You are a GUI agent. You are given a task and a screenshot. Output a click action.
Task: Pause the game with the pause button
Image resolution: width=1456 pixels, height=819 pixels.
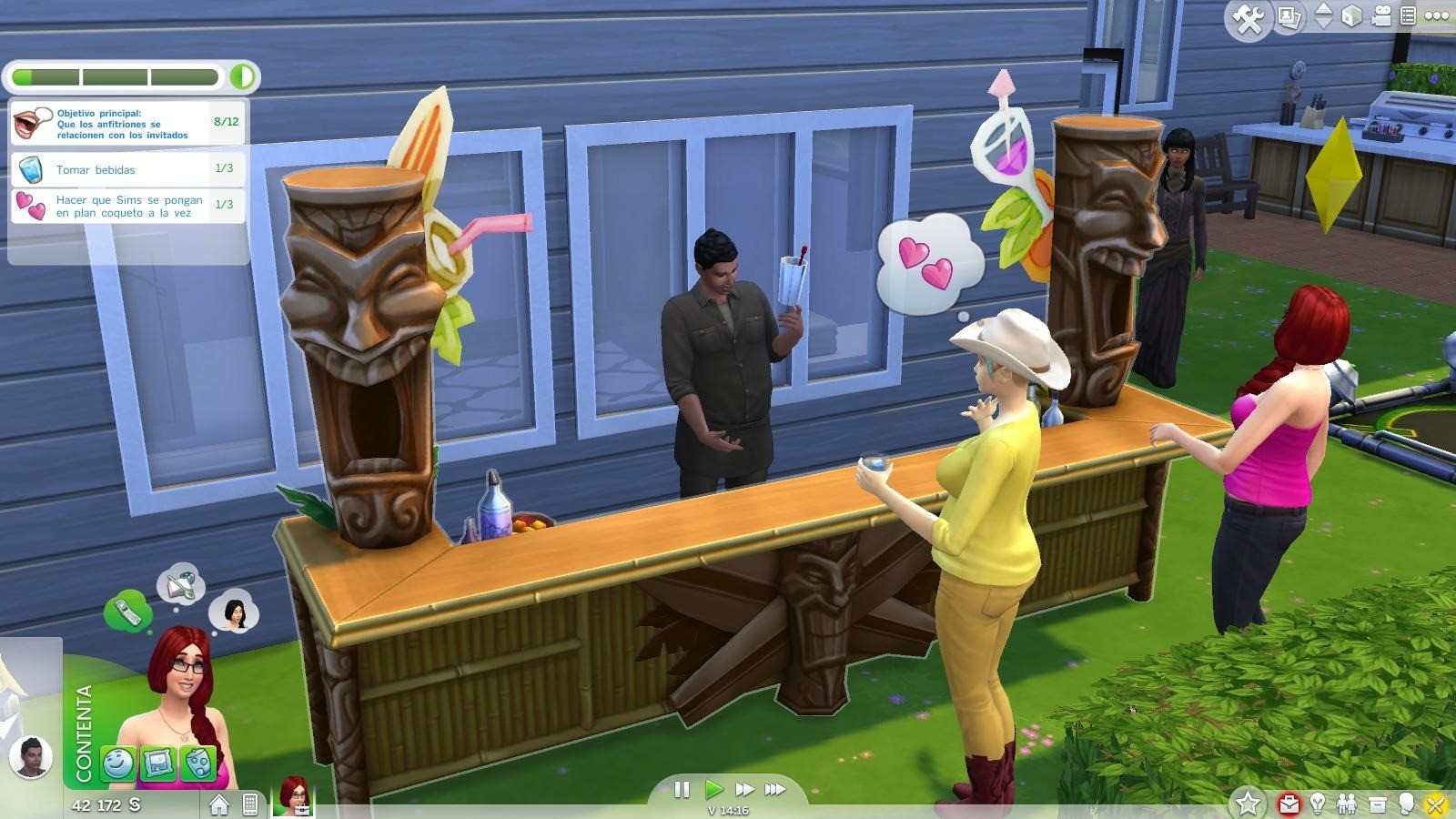point(682,789)
